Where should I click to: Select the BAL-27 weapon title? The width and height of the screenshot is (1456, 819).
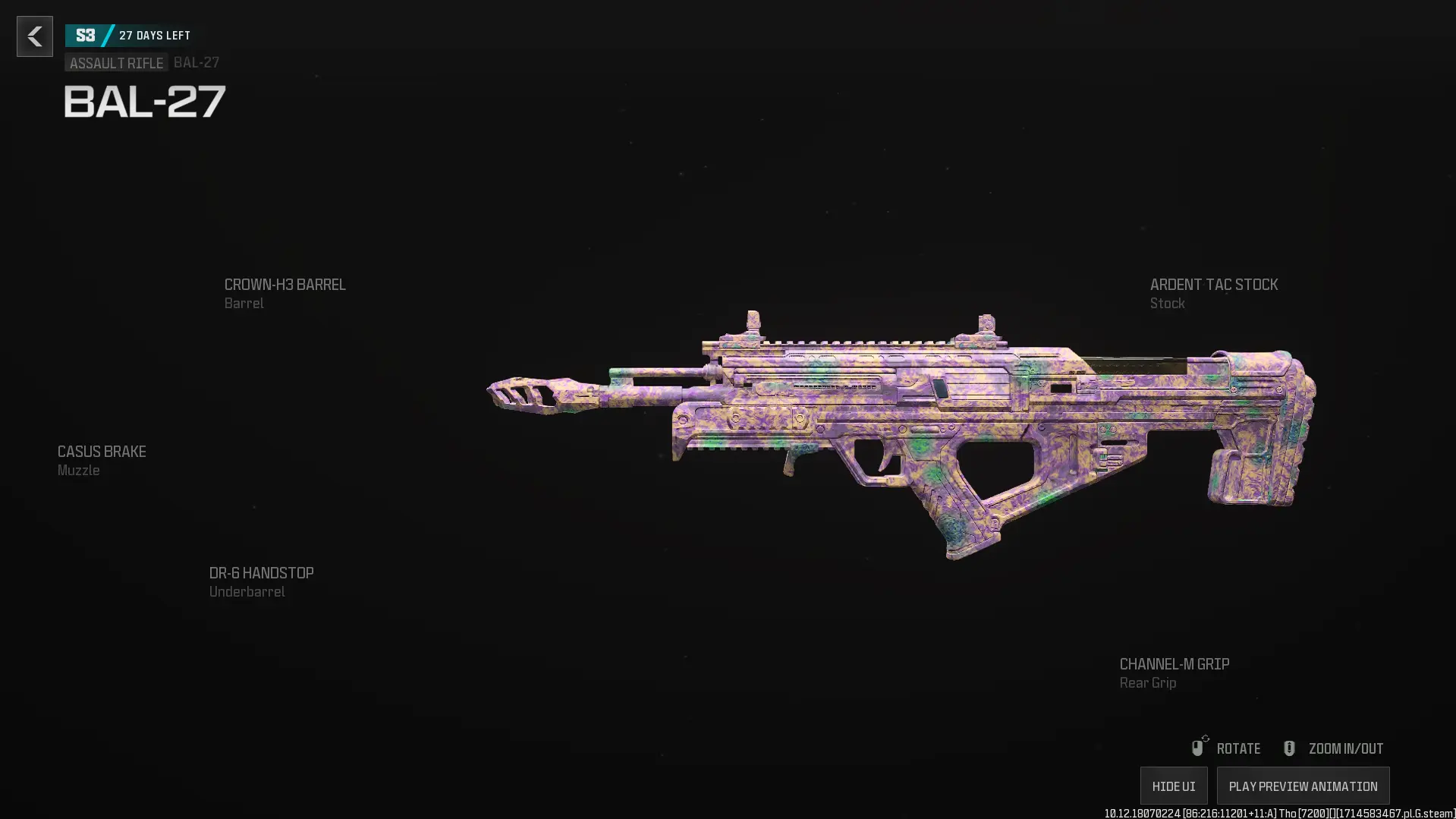(x=143, y=101)
